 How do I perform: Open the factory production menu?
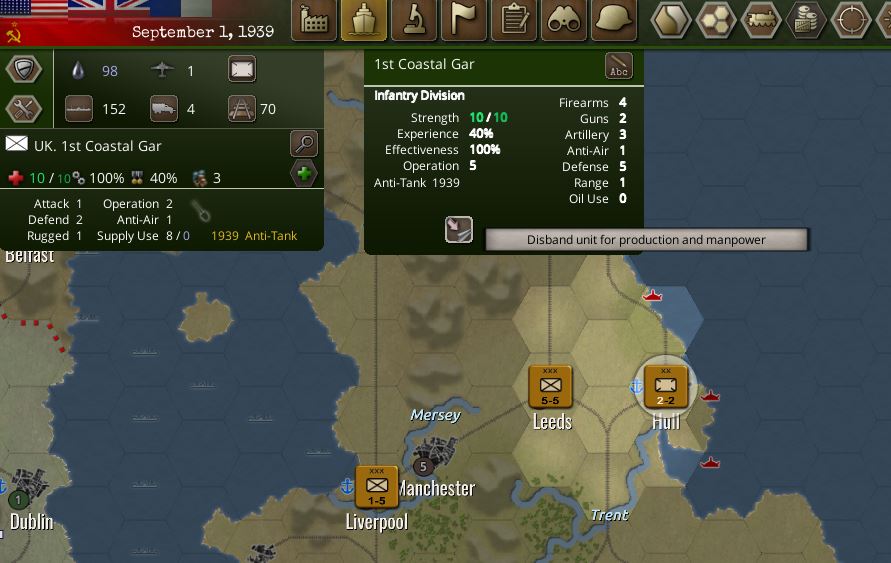click(314, 20)
